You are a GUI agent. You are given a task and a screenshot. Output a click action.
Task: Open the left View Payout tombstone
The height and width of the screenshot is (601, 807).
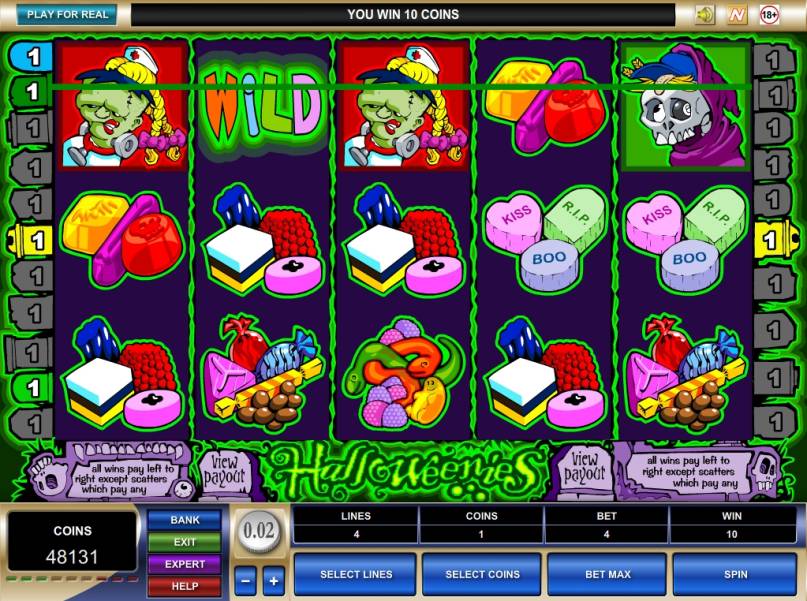[224, 470]
